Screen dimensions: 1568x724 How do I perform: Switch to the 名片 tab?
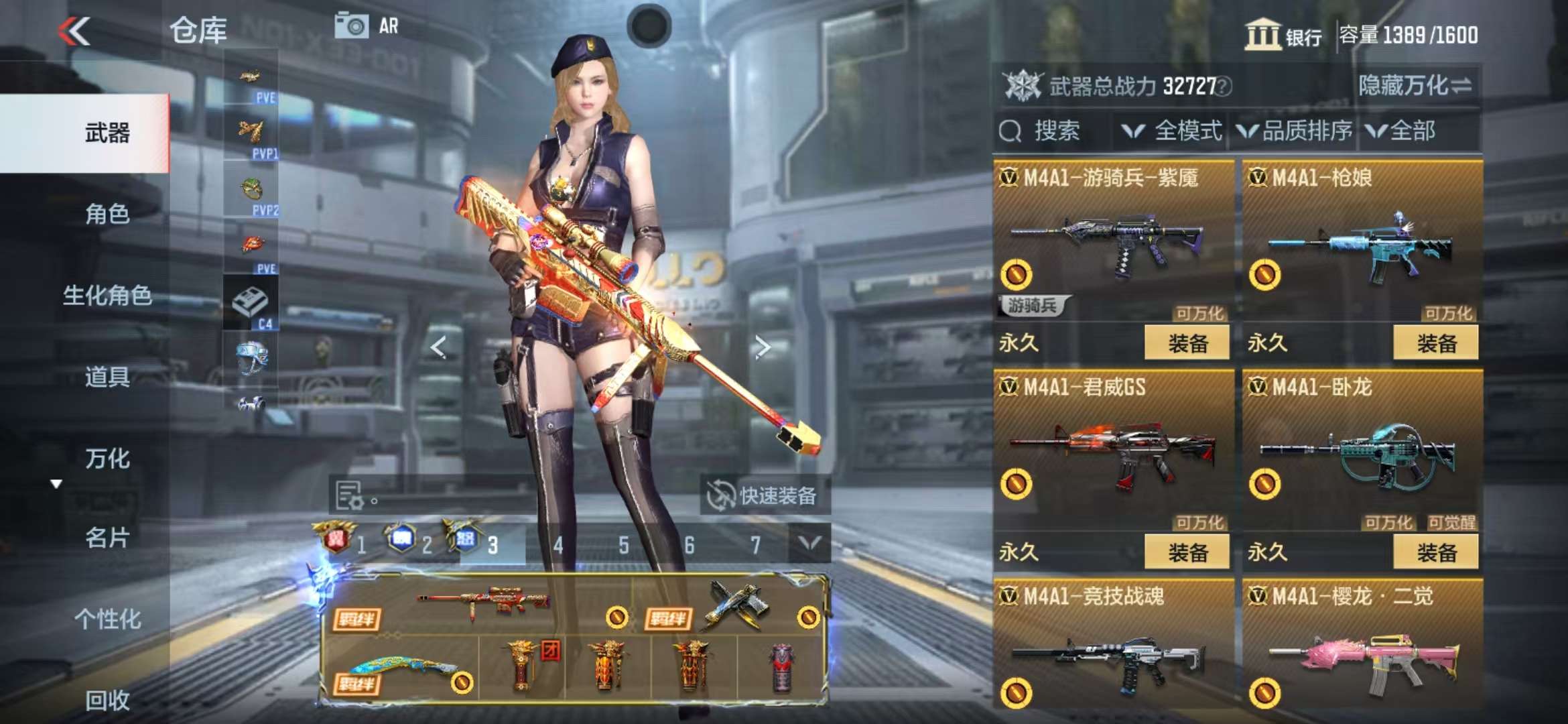coord(107,538)
